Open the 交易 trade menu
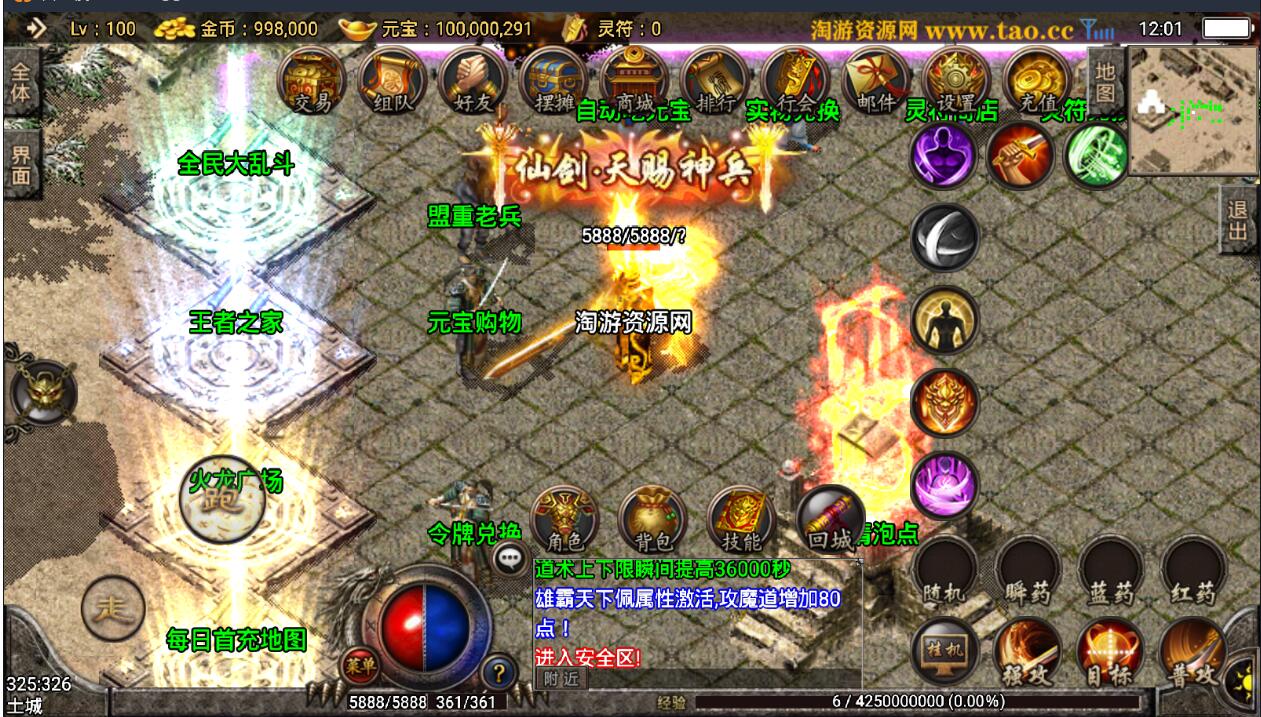 click(x=312, y=79)
